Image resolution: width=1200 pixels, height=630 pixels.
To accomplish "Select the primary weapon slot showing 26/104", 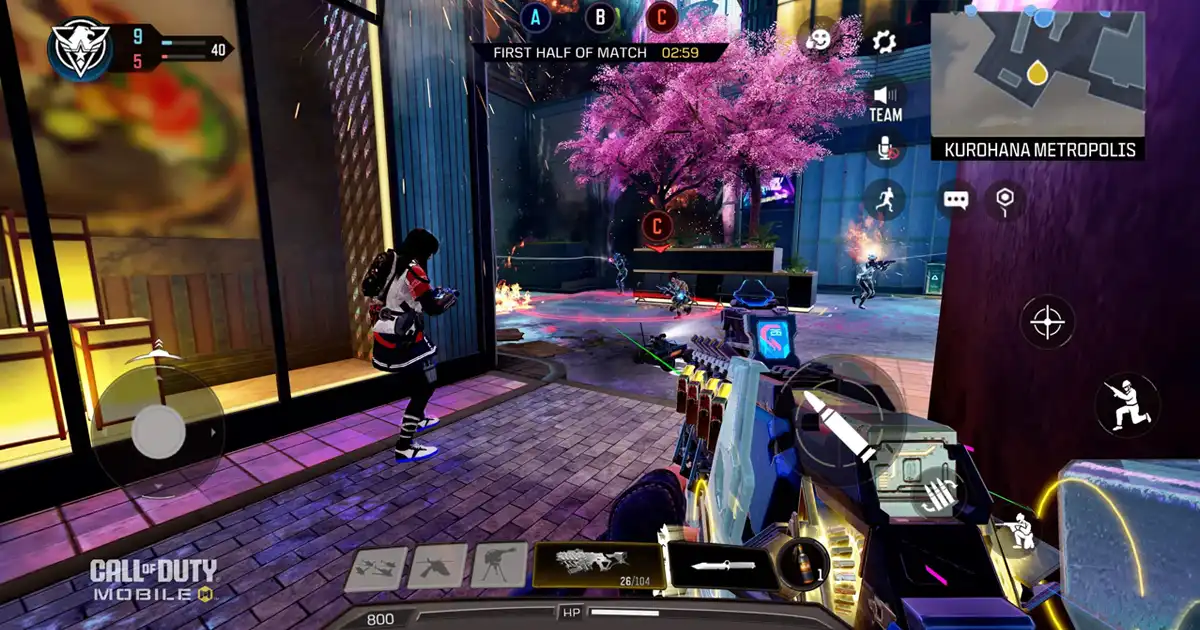I will click(x=598, y=566).
